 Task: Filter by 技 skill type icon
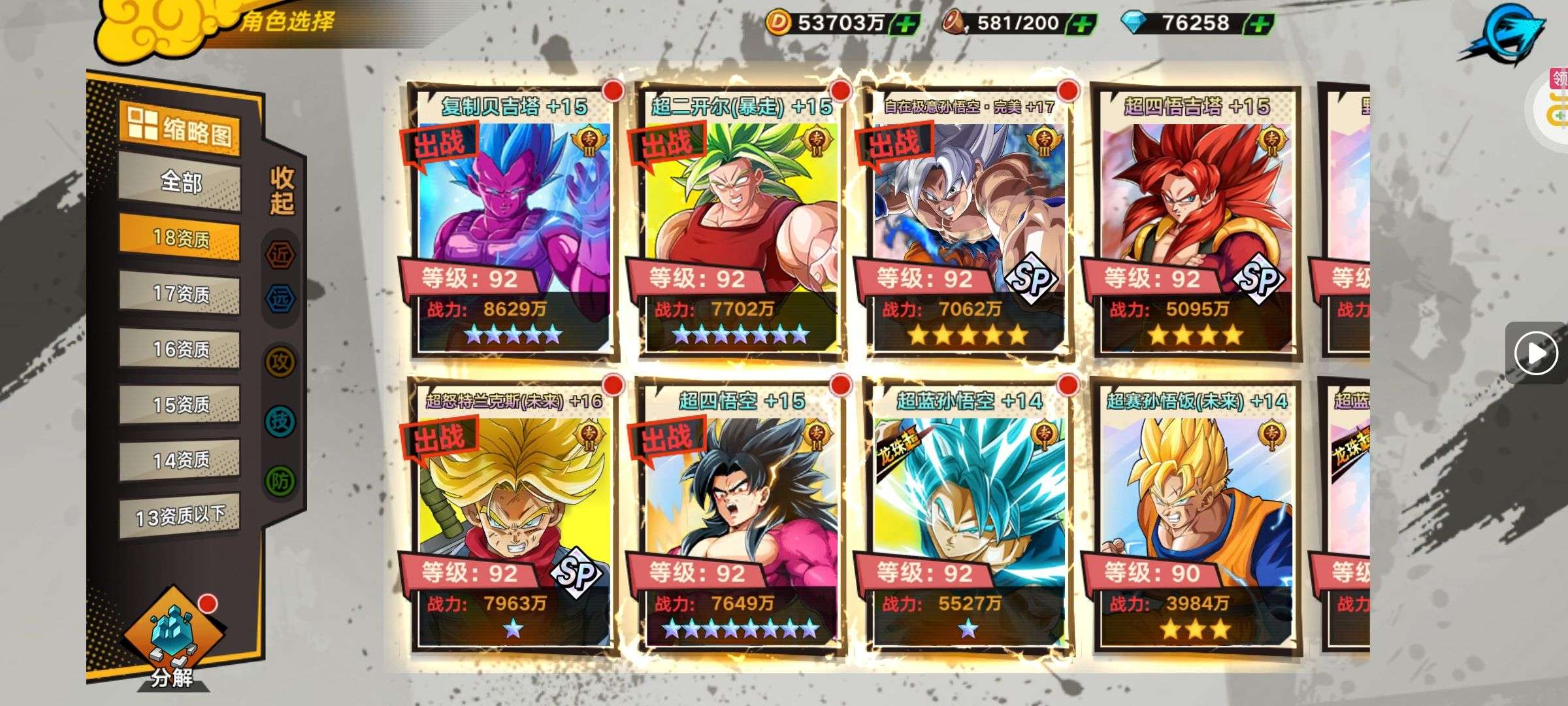[x=280, y=421]
